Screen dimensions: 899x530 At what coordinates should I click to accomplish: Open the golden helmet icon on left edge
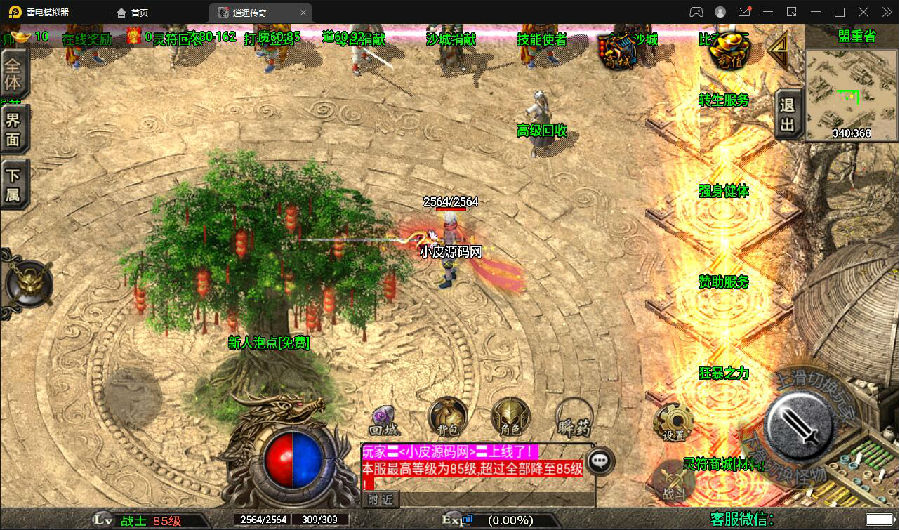tap(28, 281)
